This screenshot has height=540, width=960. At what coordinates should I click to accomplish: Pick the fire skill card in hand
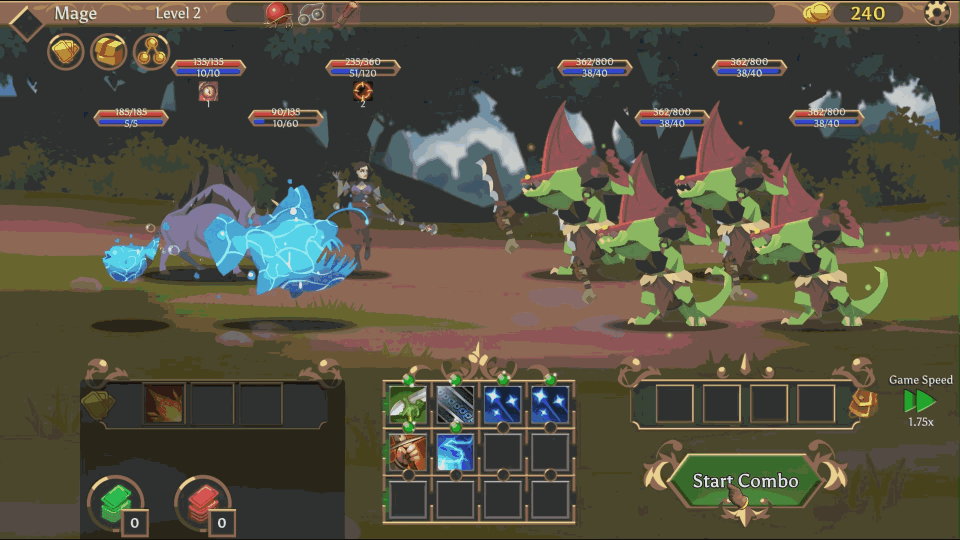click(x=162, y=405)
